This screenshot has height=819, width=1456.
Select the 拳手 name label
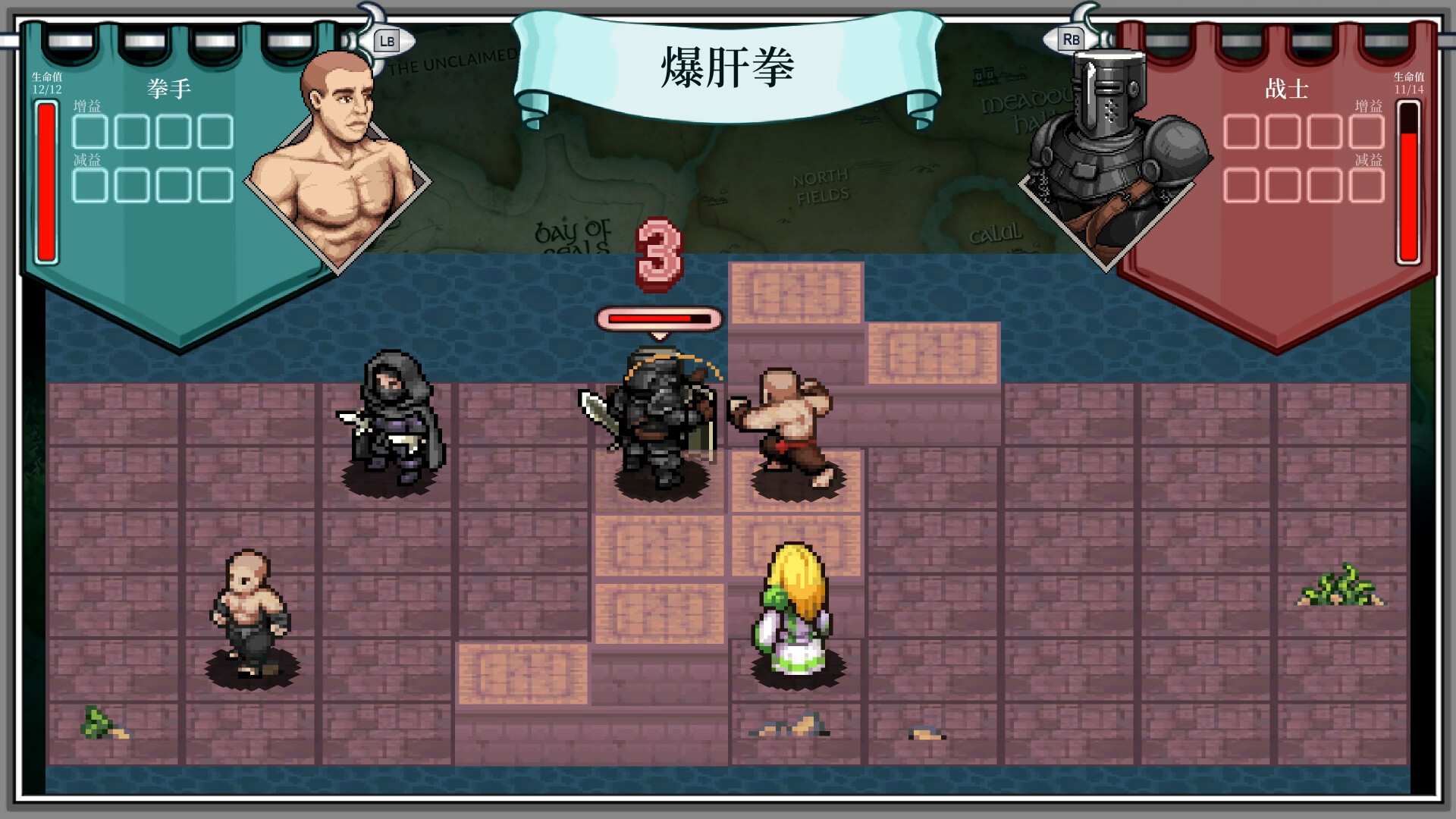tap(170, 88)
